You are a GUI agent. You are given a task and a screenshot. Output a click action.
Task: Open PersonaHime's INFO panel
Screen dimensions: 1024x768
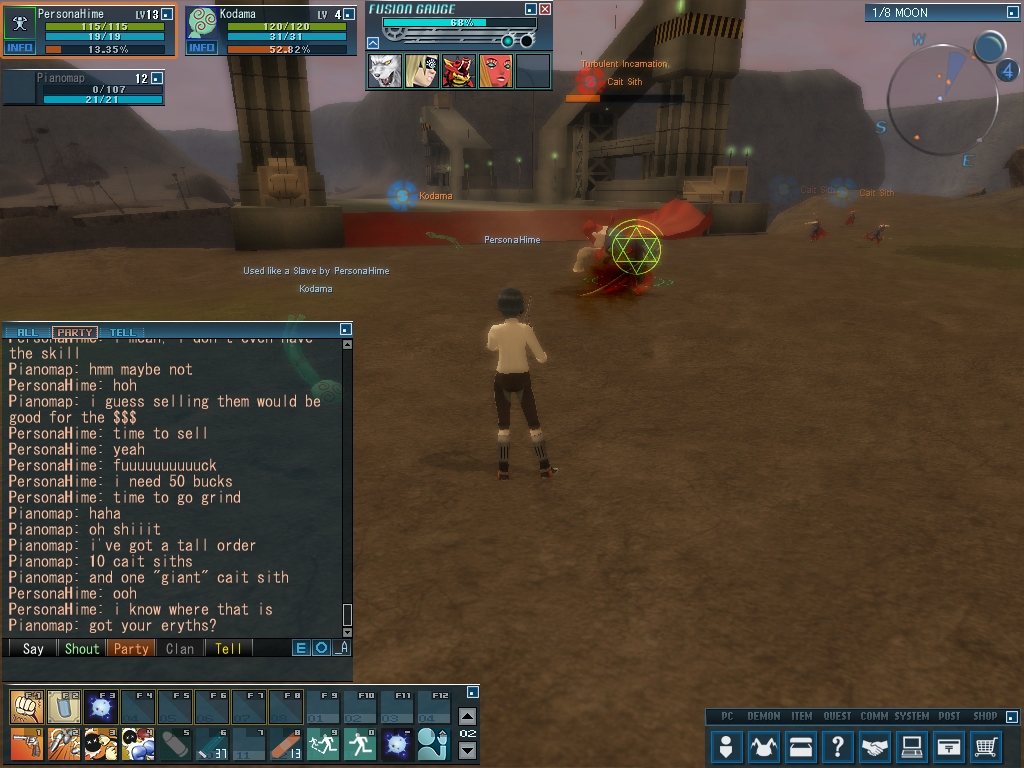click(20, 48)
